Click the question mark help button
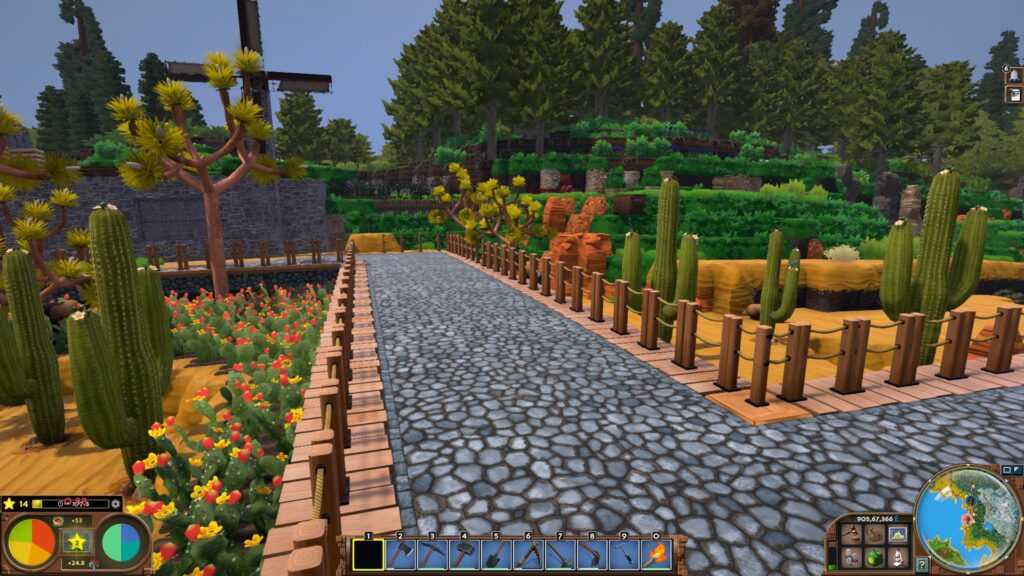Screen dimensions: 1024x576 [x=921, y=565]
